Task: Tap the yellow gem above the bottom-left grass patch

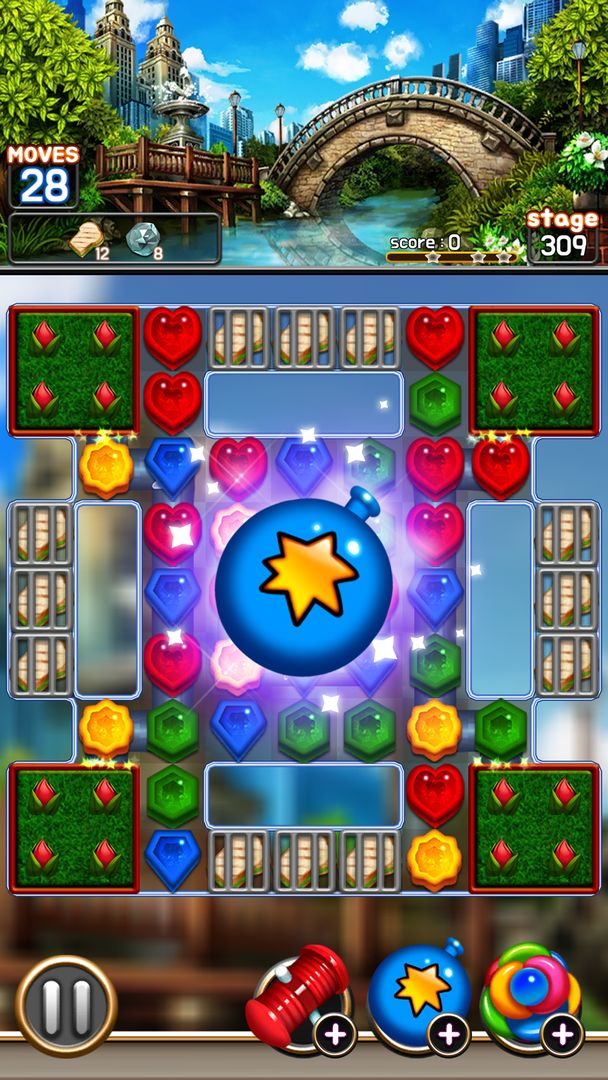Action: pyautogui.click(x=106, y=729)
